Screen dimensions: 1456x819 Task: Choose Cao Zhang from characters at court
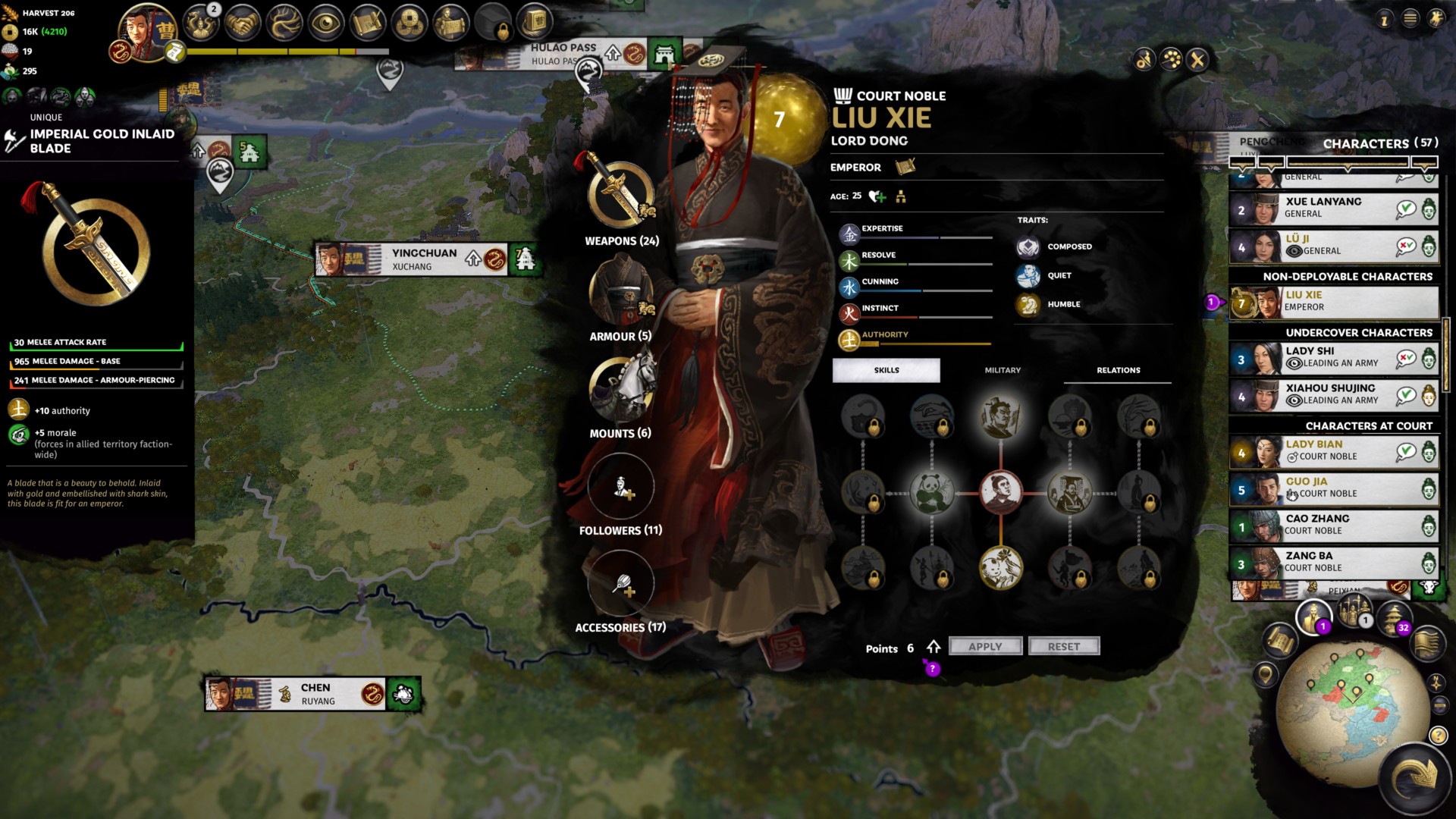1333,525
